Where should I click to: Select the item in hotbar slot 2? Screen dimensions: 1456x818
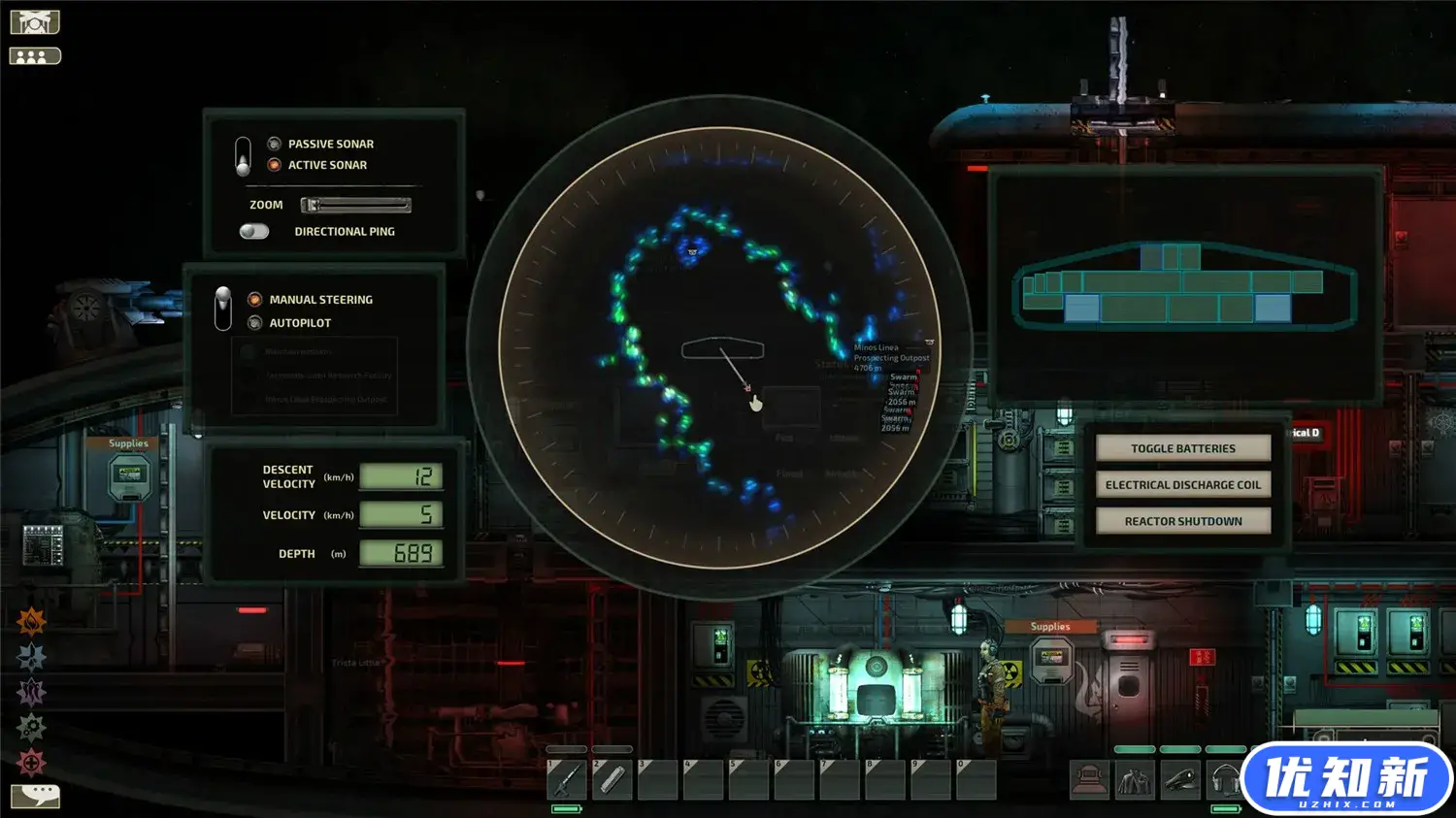(612, 779)
